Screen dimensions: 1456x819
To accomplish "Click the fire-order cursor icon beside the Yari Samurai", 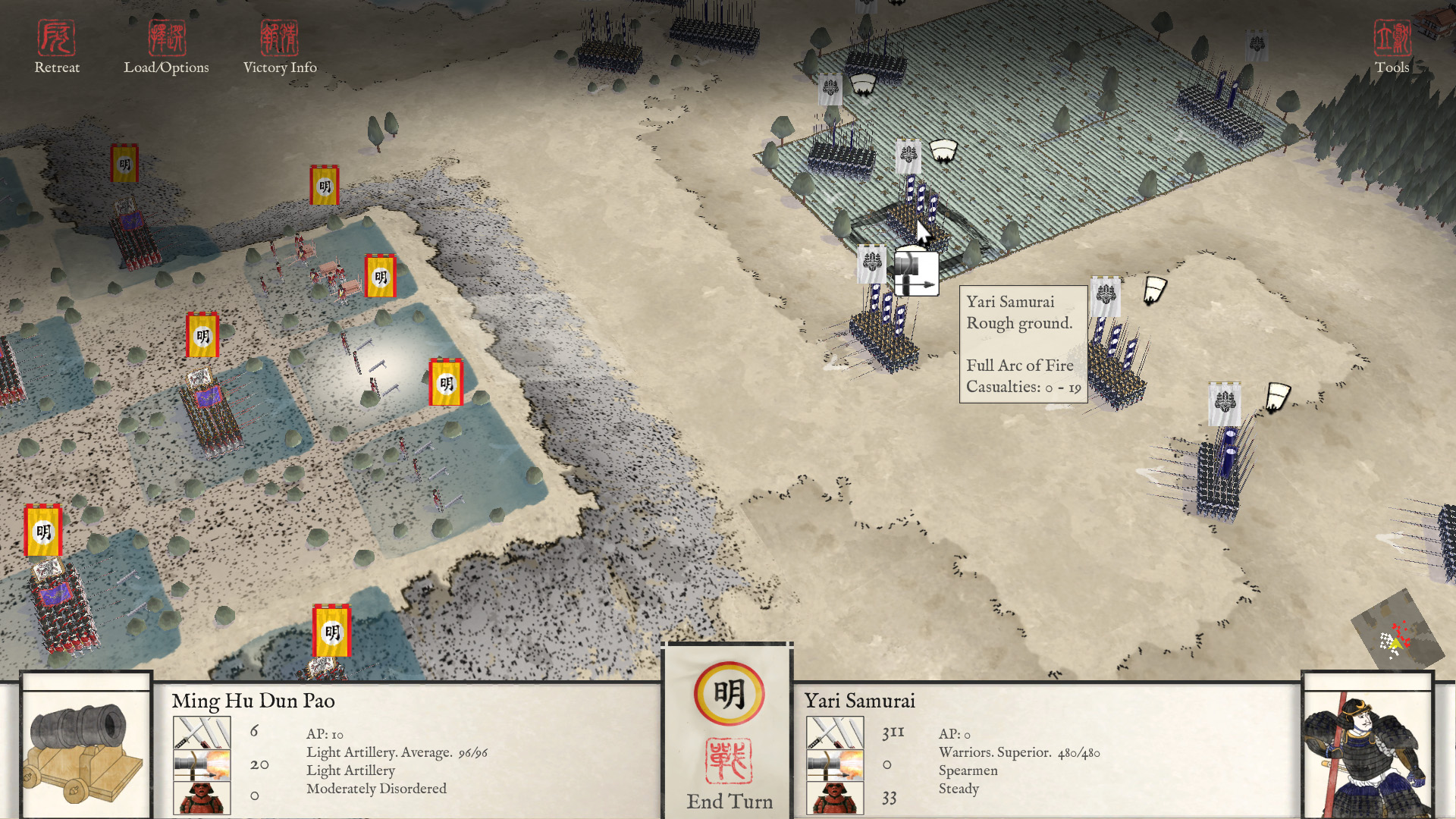I will [916, 275].
